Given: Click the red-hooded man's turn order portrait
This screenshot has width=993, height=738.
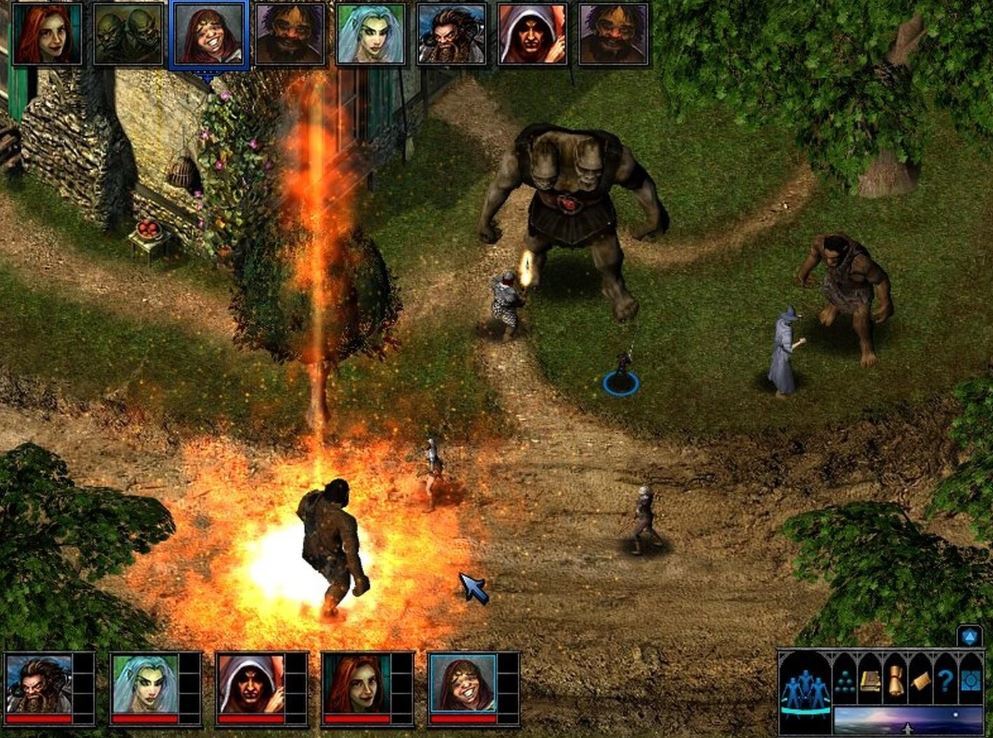Looking at the screenshot, I should pos(532,34).
